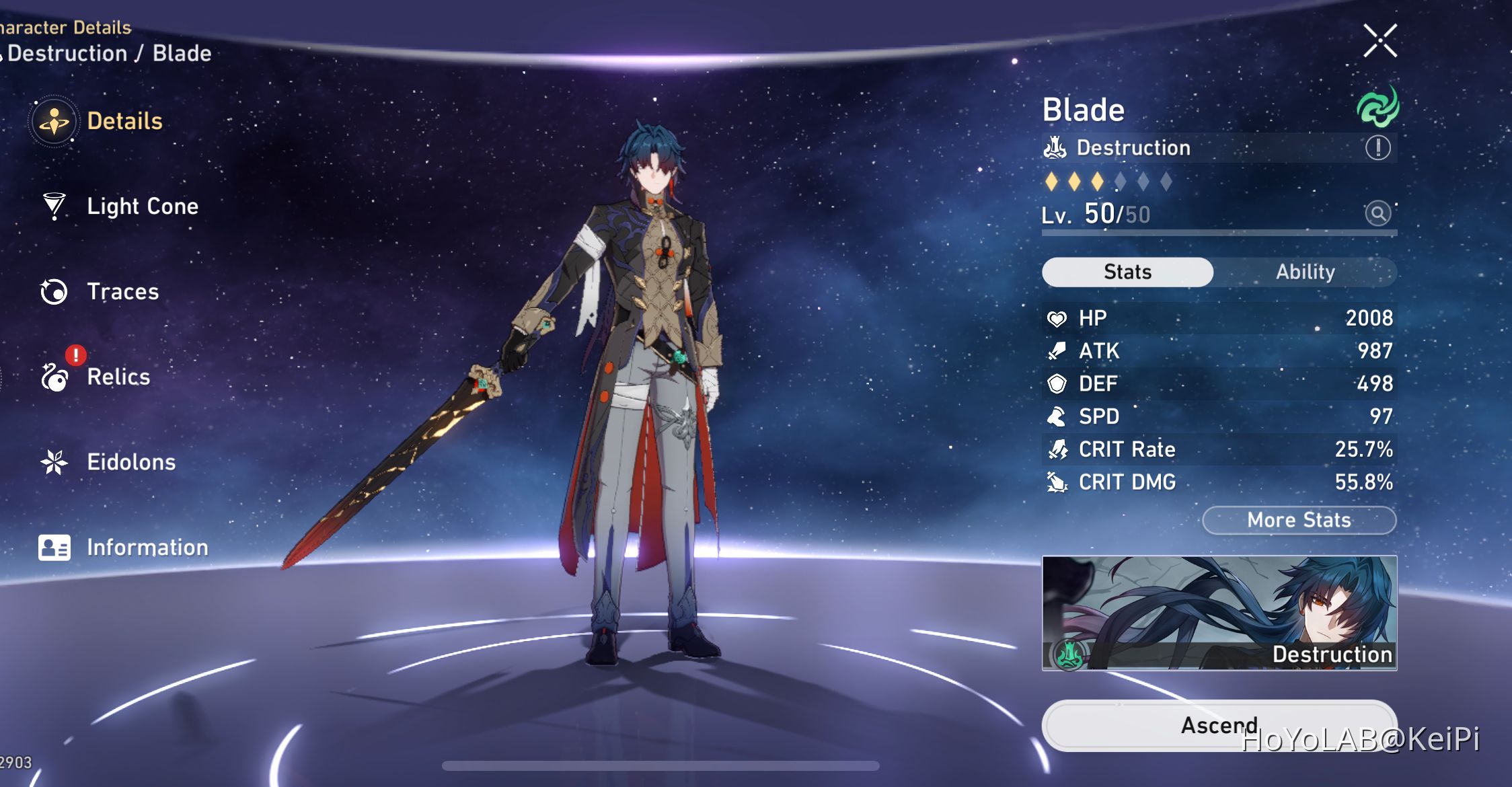Switch to the Ability tab
This screenshot has height=787, width=1512.
pos(1305,272)
